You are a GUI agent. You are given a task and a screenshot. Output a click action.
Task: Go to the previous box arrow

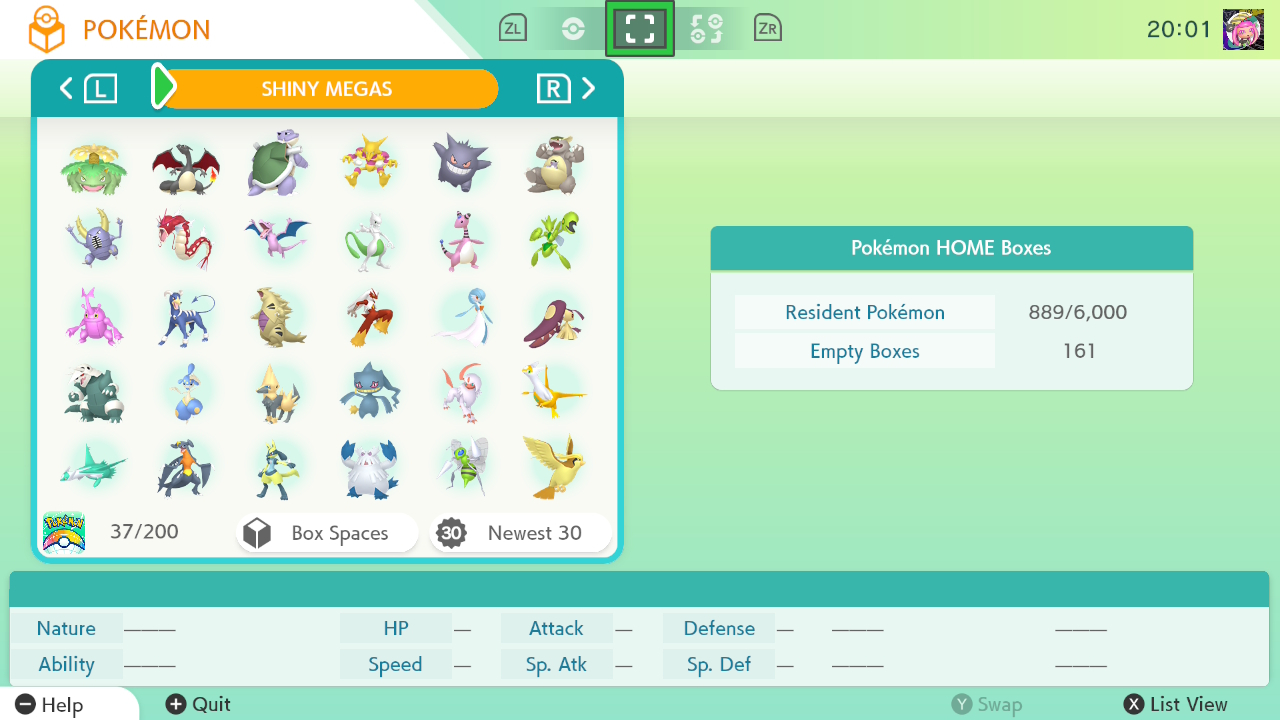pyautogui.click(x=66, y=89)
